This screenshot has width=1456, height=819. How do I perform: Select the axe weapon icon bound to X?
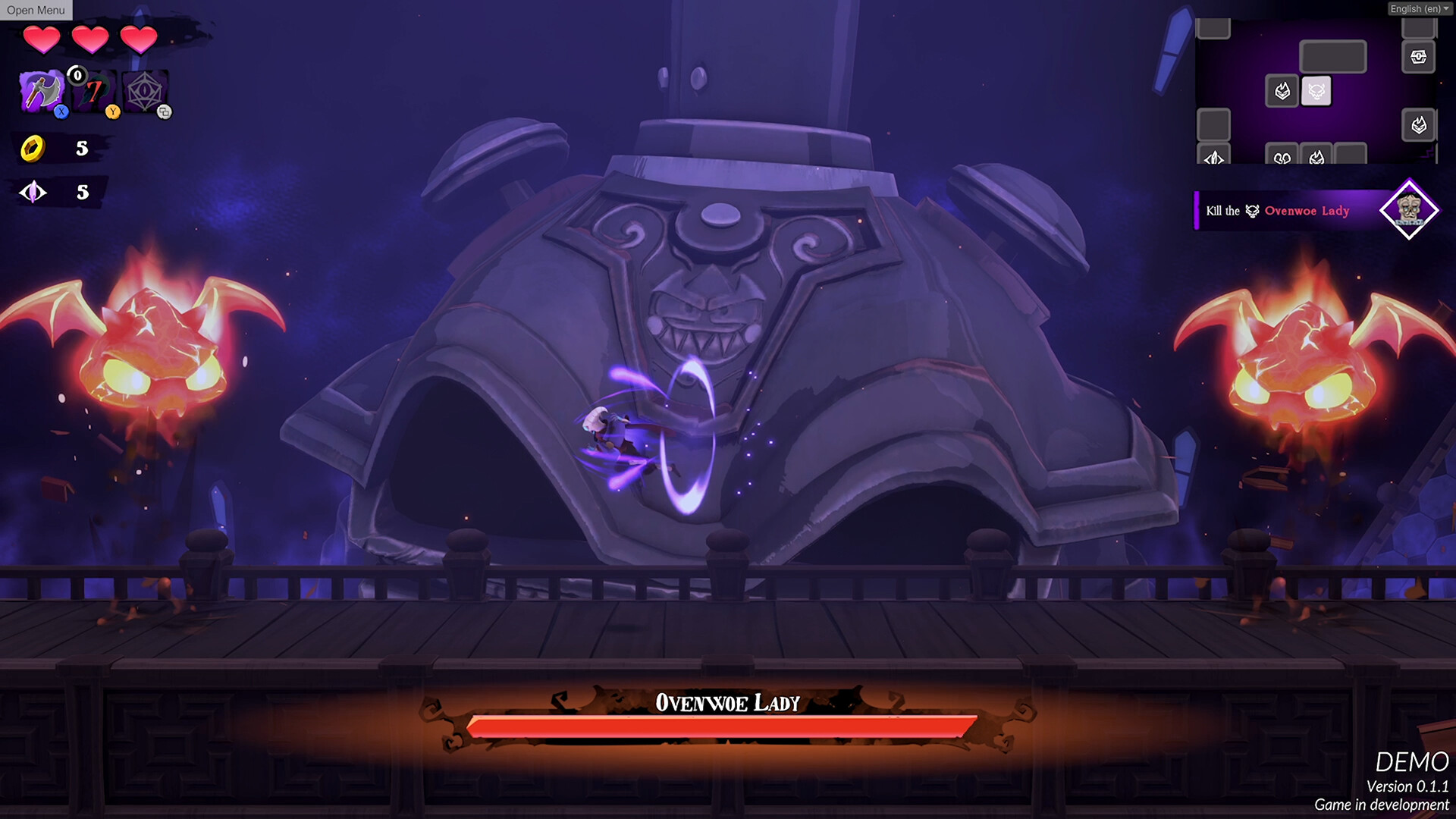(42, 91)
